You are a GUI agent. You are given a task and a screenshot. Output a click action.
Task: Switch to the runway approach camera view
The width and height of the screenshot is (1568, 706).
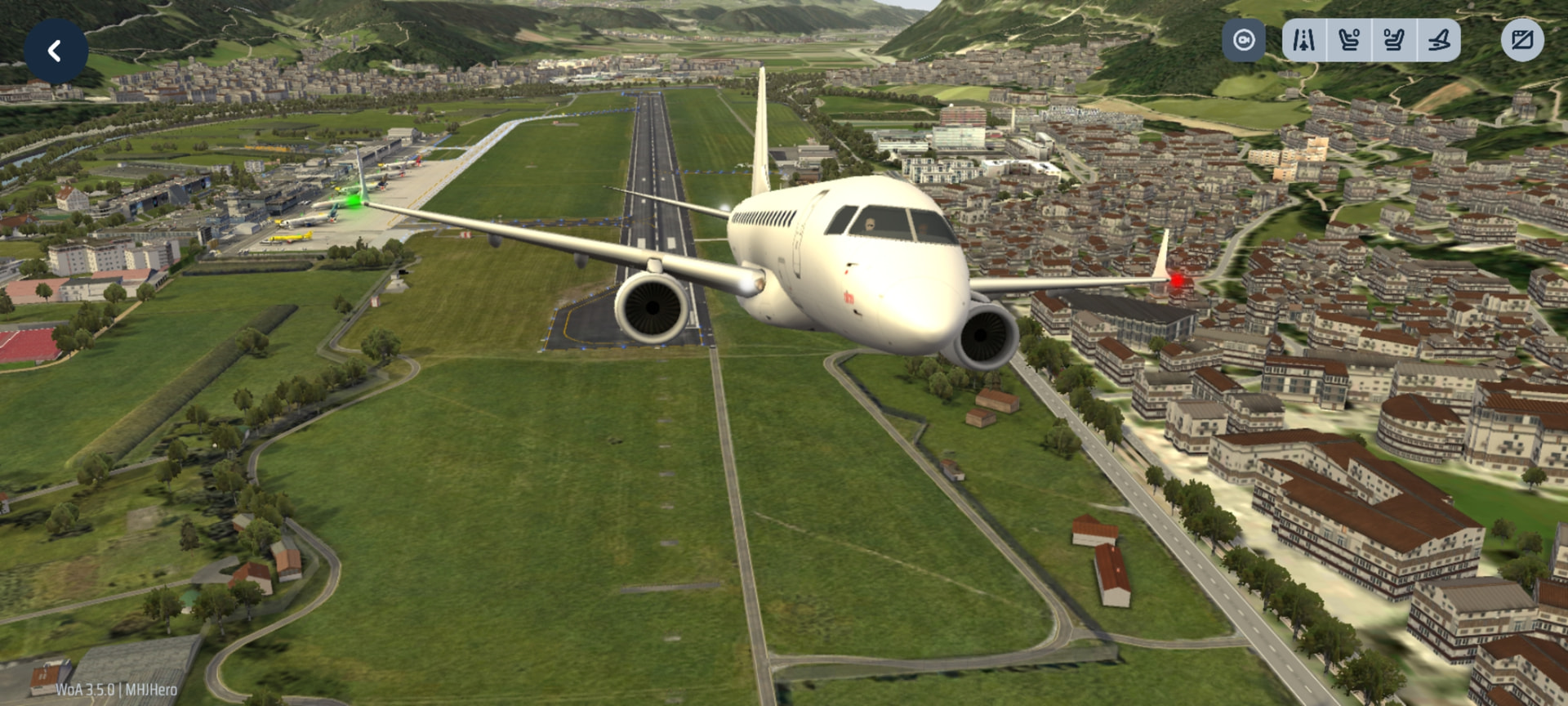[1304, 40]
